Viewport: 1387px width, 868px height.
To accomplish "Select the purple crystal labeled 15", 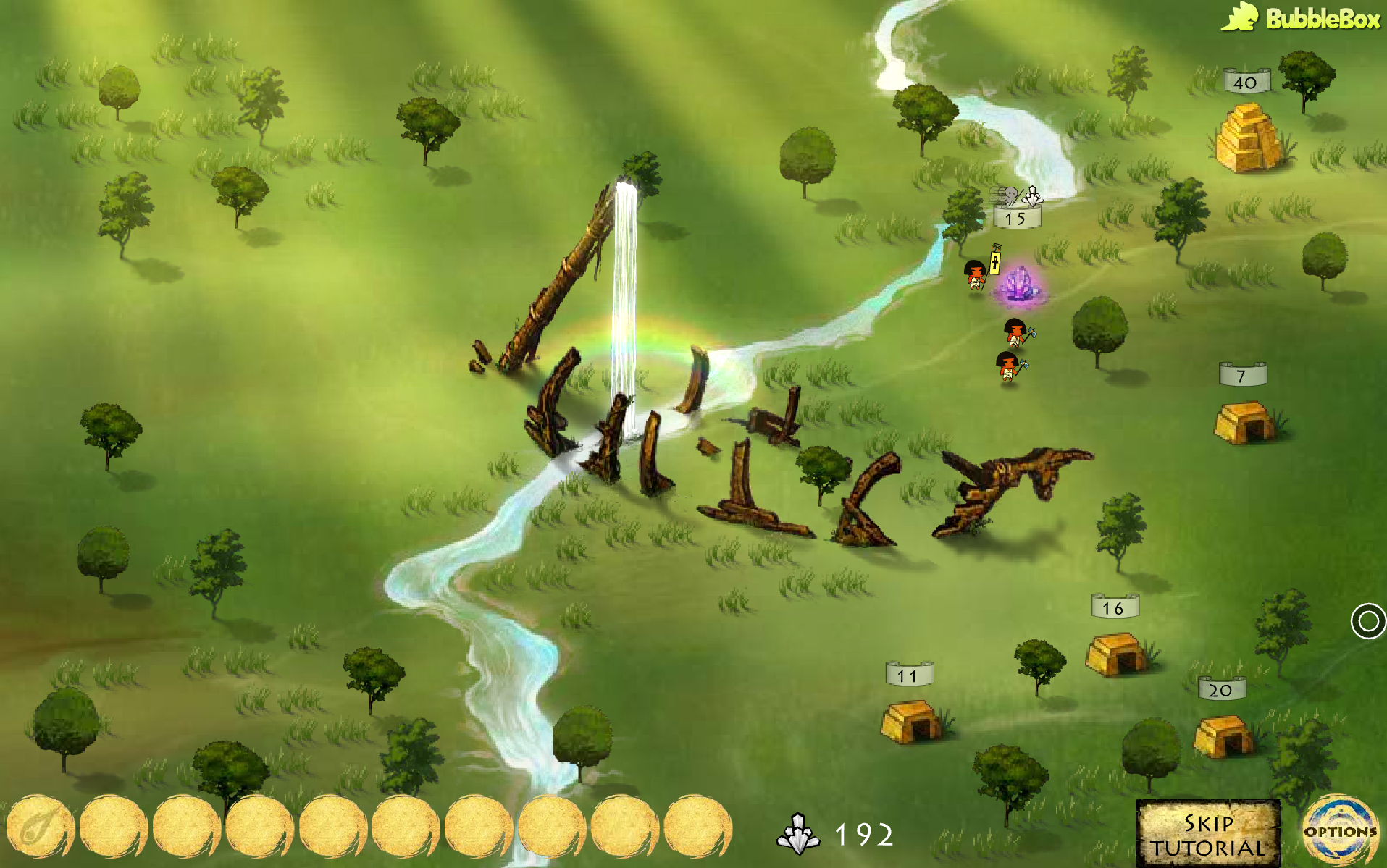I will click(1019, 284).
